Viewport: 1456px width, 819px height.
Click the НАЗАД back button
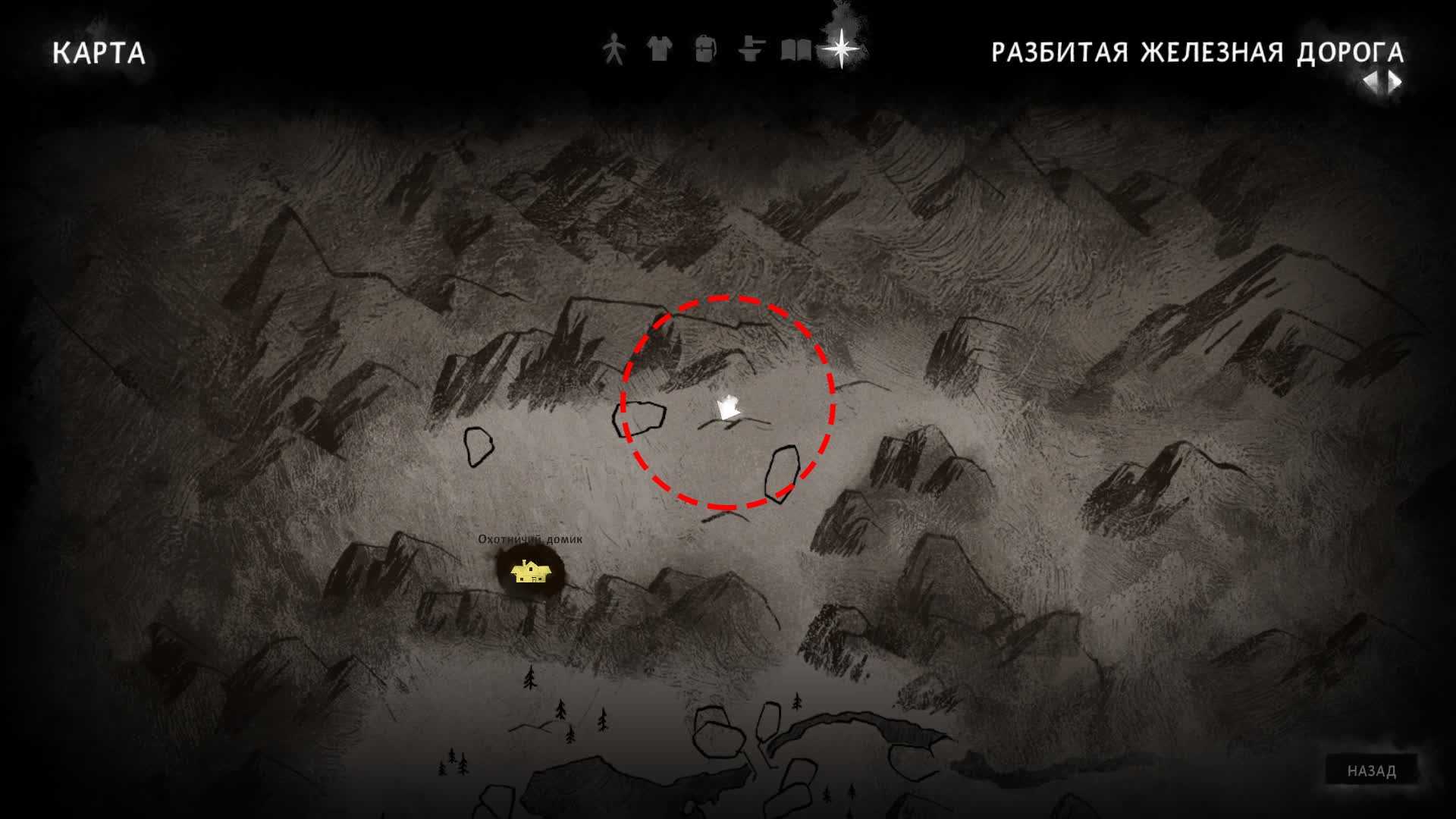pos(1371,770)
